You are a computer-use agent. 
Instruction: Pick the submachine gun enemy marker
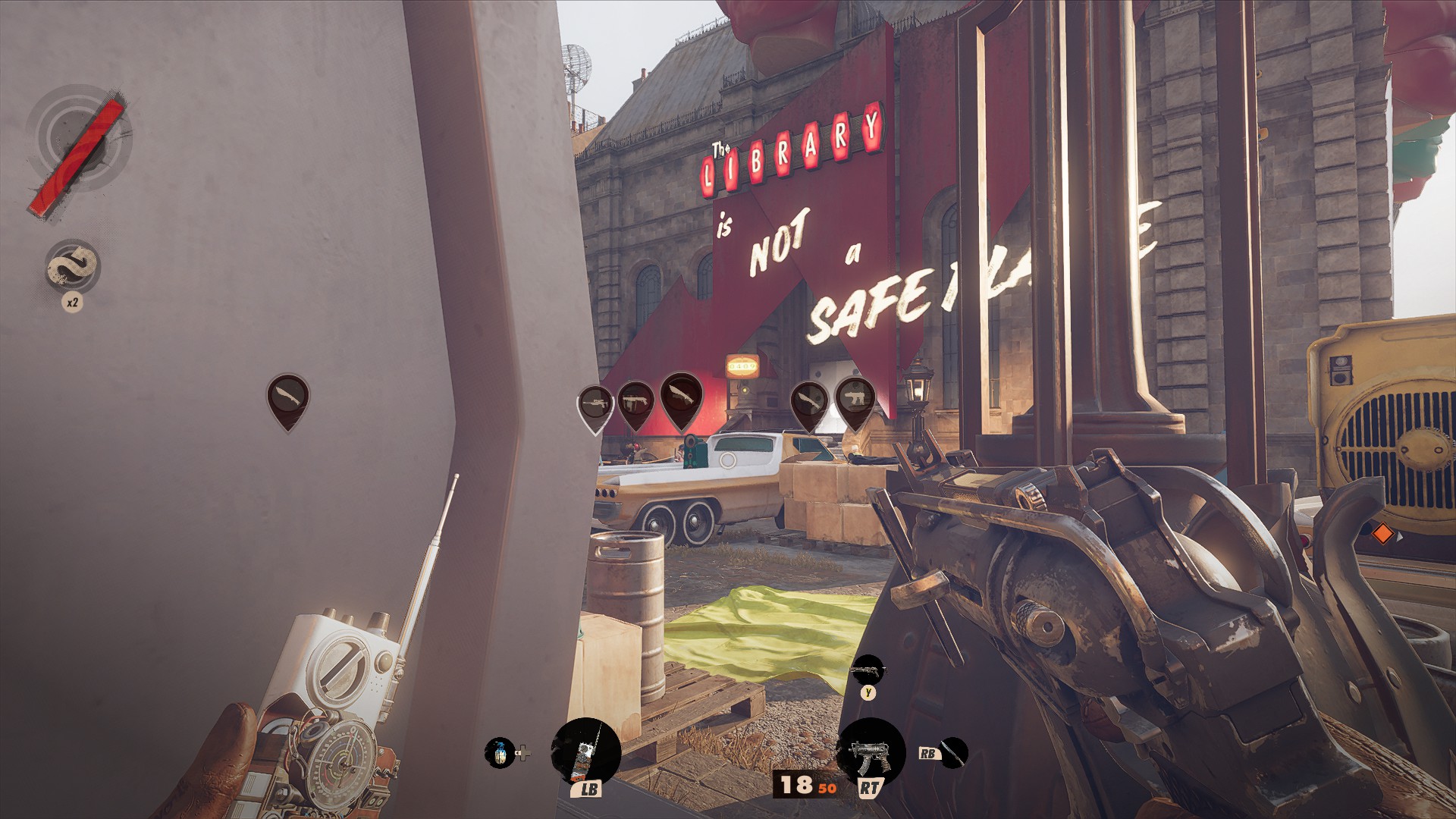[855, 399]
